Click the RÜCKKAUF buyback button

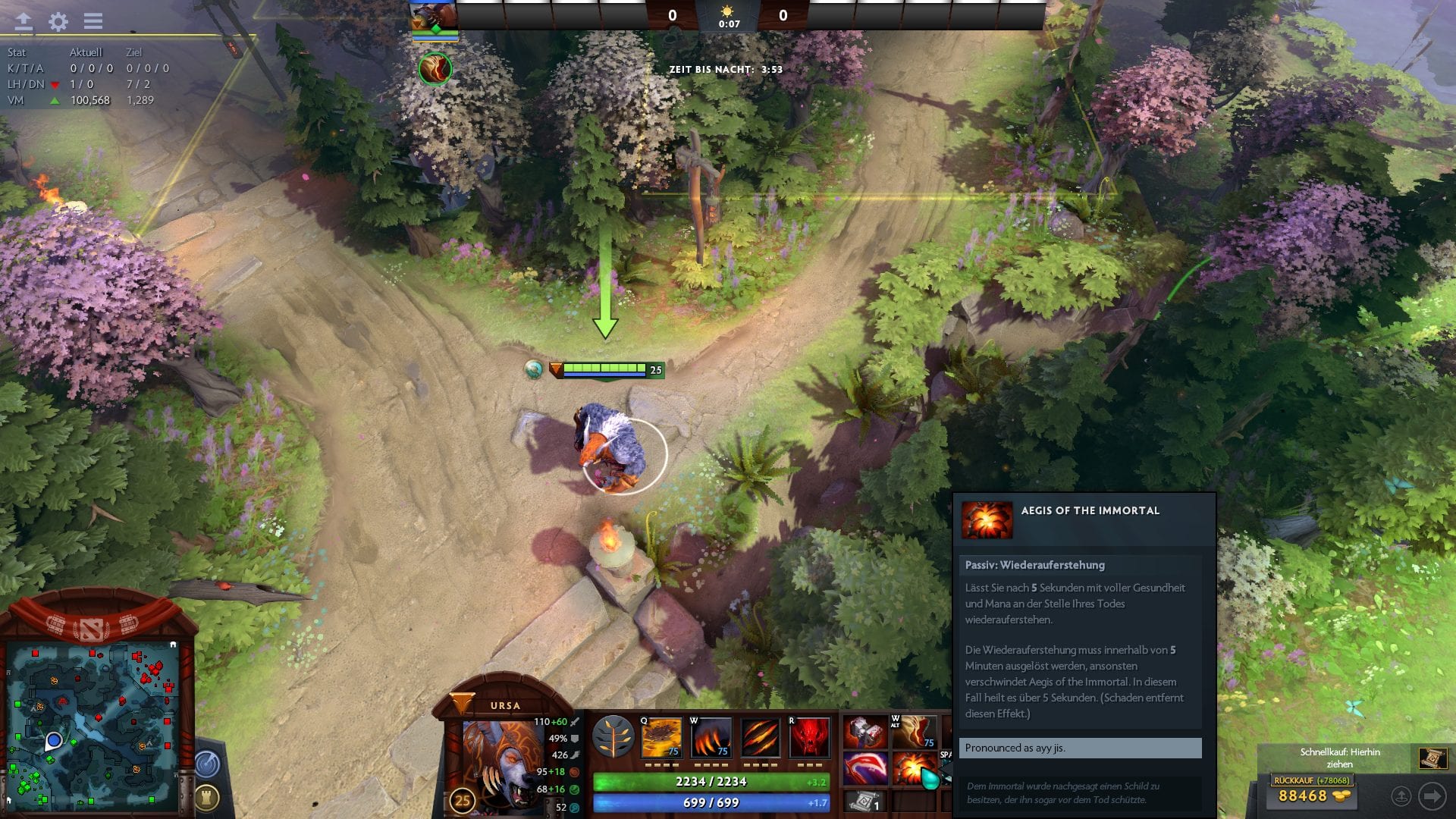1312,780
